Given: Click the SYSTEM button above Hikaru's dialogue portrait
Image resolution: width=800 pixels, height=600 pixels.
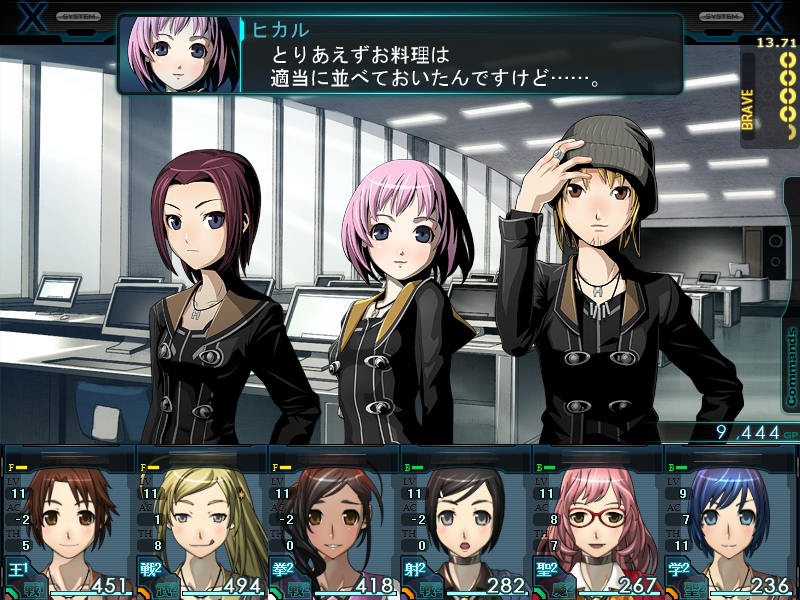Looking at the screenshot, I should tap(78, 17).
